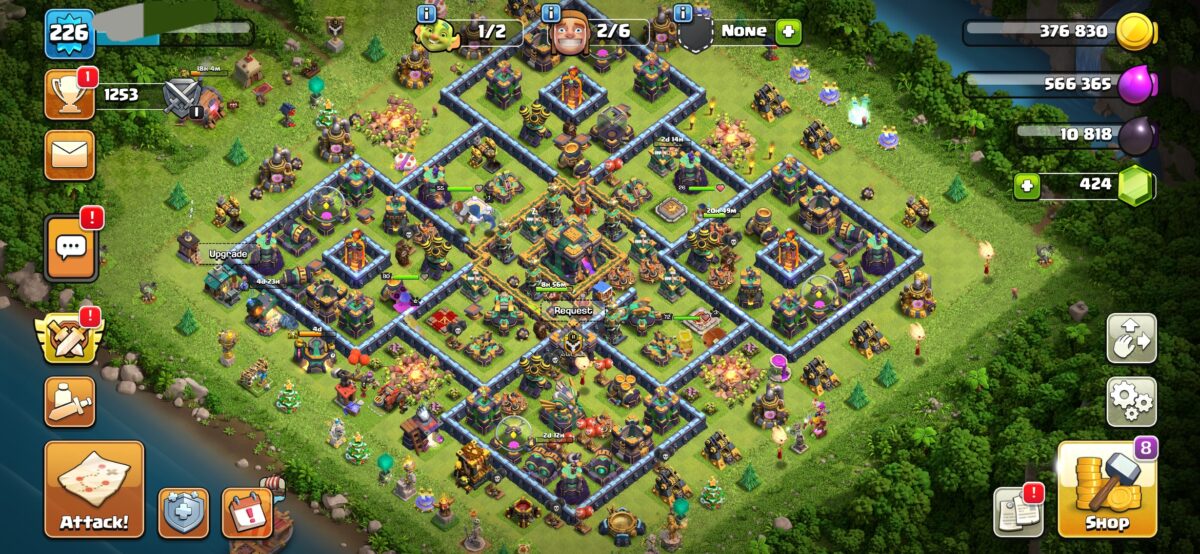Open the crossed-swords clan war button
This screenshot has width=1200, height=554.
68,337
